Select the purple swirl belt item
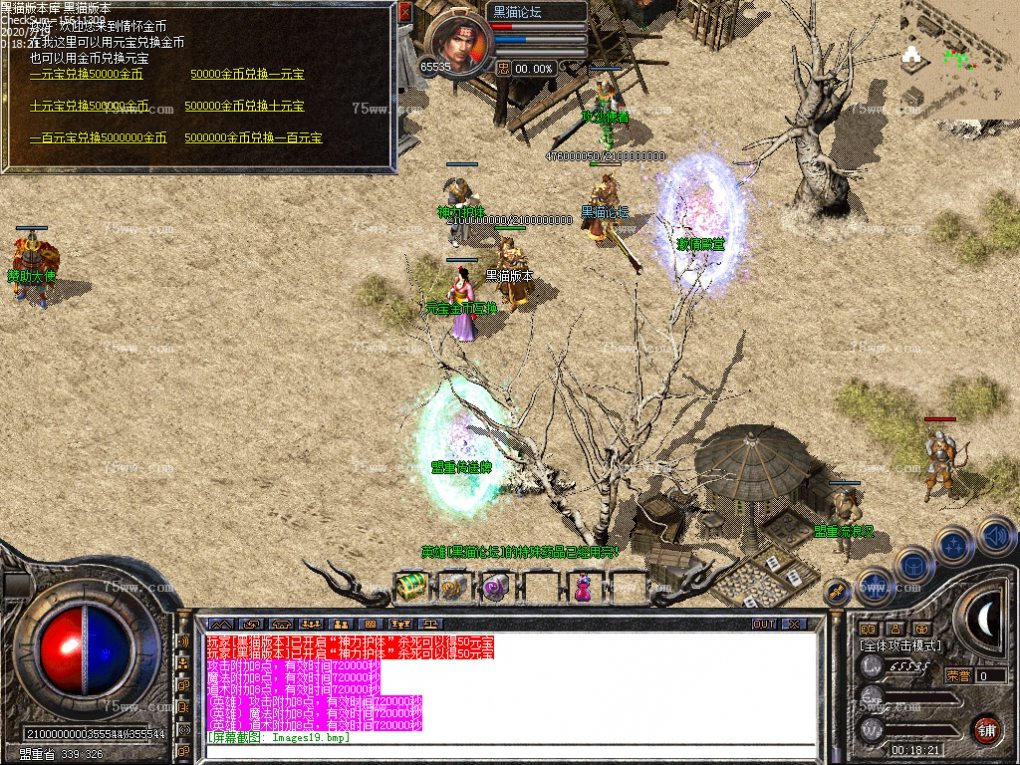Screen dimensions: 1020x765 click(x=496, y=587)
